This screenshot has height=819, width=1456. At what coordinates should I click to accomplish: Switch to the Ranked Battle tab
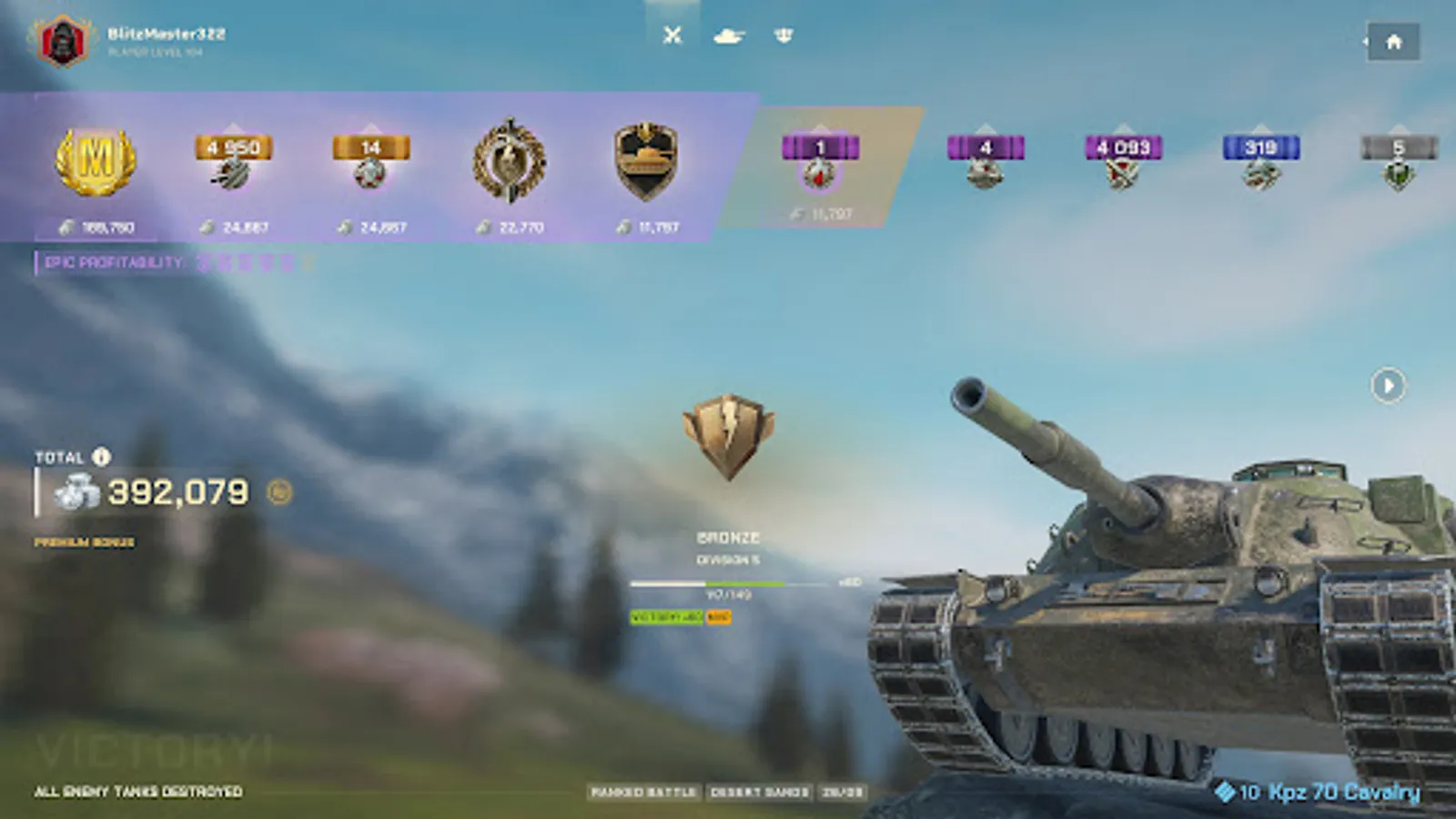pyautogui.click(x=642, y=792)
